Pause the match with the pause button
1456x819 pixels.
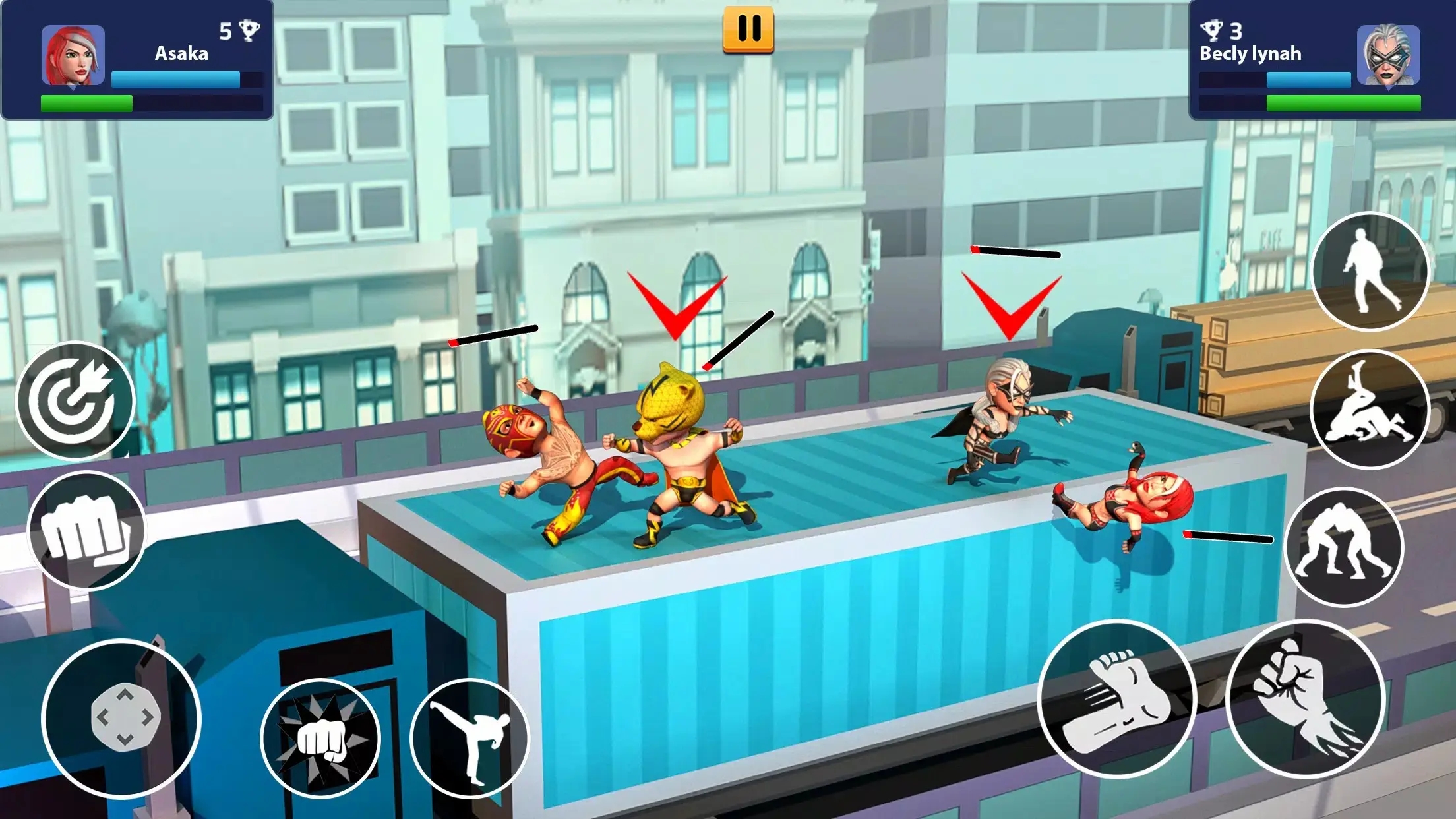[x=748, y=29]
